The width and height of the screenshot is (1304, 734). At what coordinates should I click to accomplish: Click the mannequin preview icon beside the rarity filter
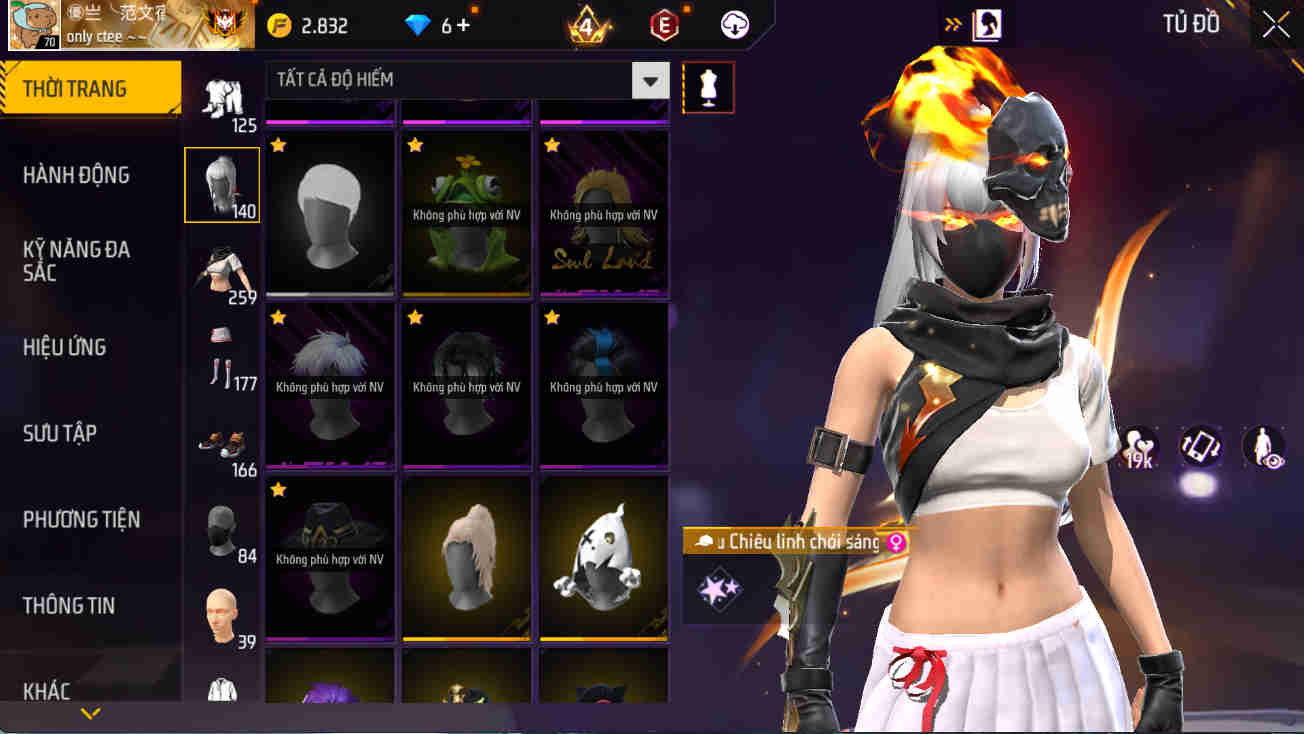point(708,87)
